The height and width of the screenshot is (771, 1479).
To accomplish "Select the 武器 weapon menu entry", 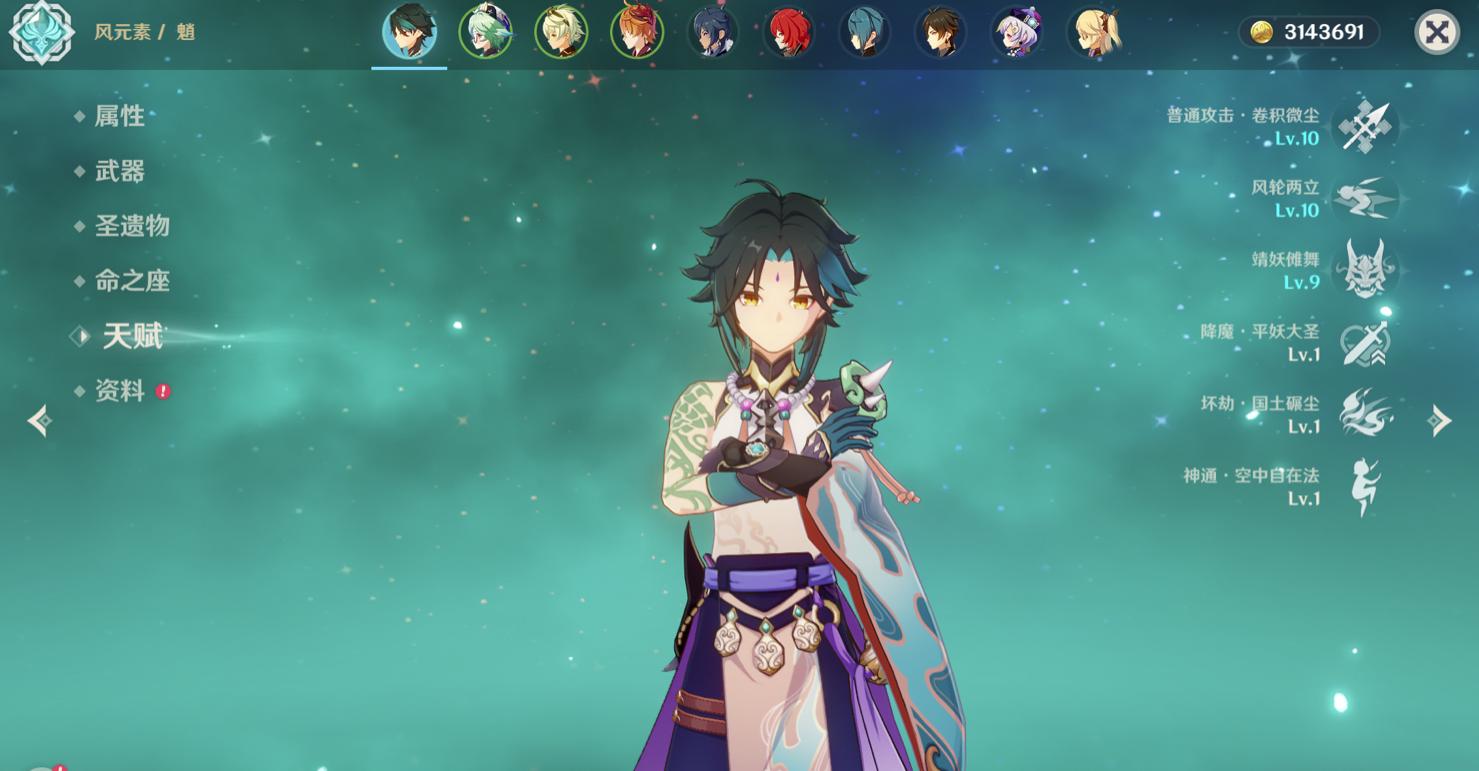I will [119, 171].
